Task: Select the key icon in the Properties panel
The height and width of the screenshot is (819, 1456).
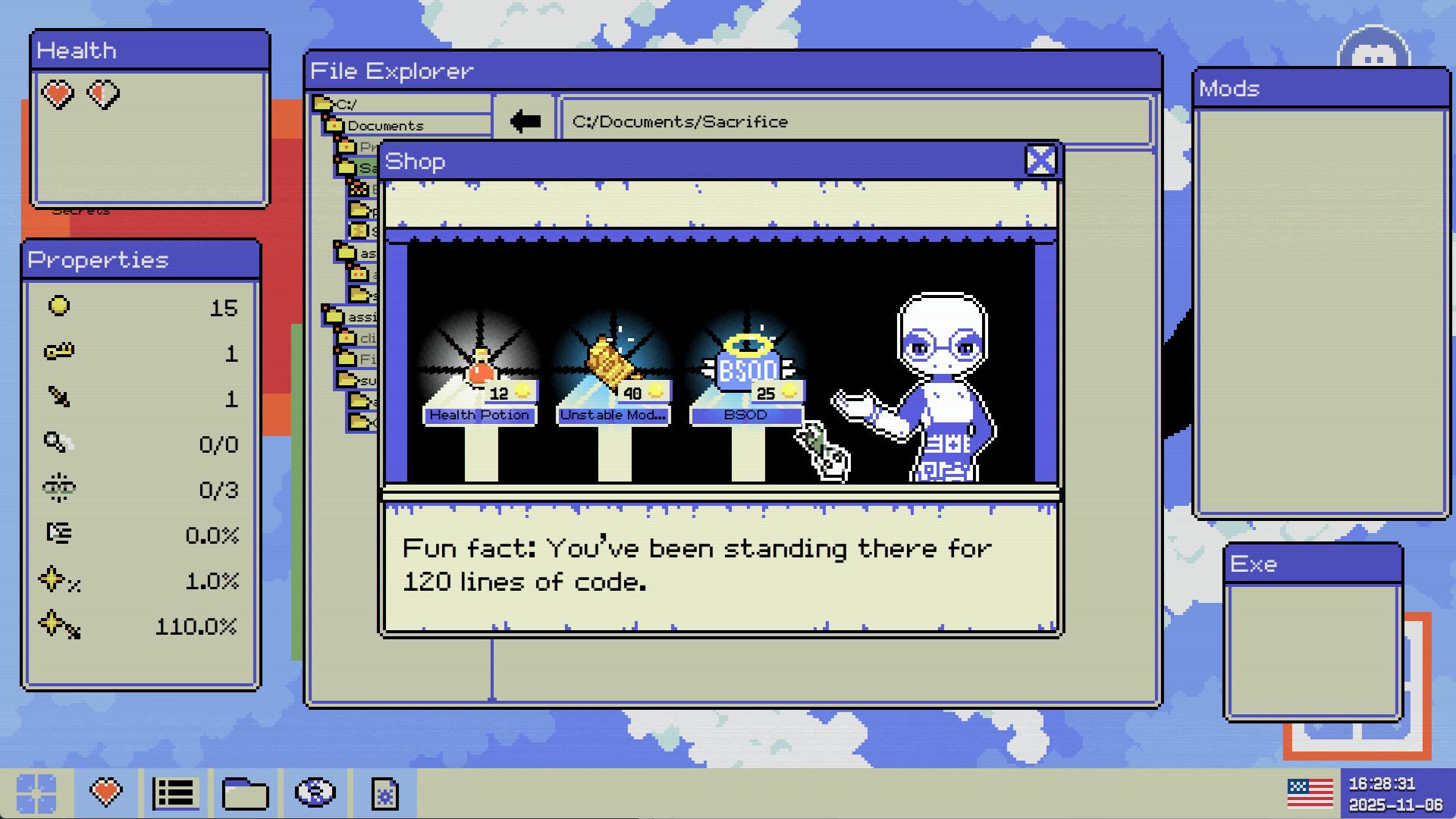Action: point(61,351)
